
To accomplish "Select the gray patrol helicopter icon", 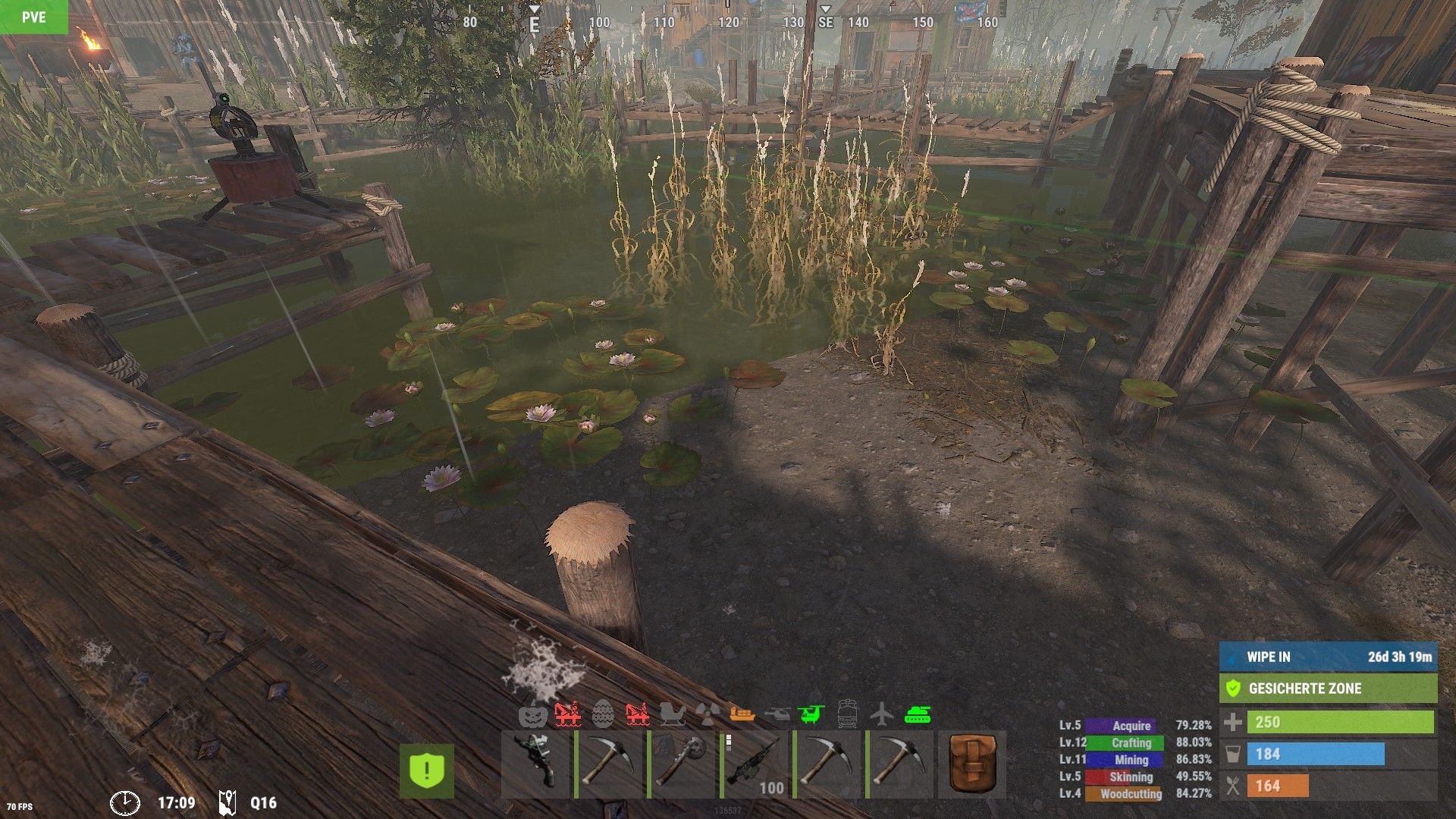I will (x=777, y=714).
